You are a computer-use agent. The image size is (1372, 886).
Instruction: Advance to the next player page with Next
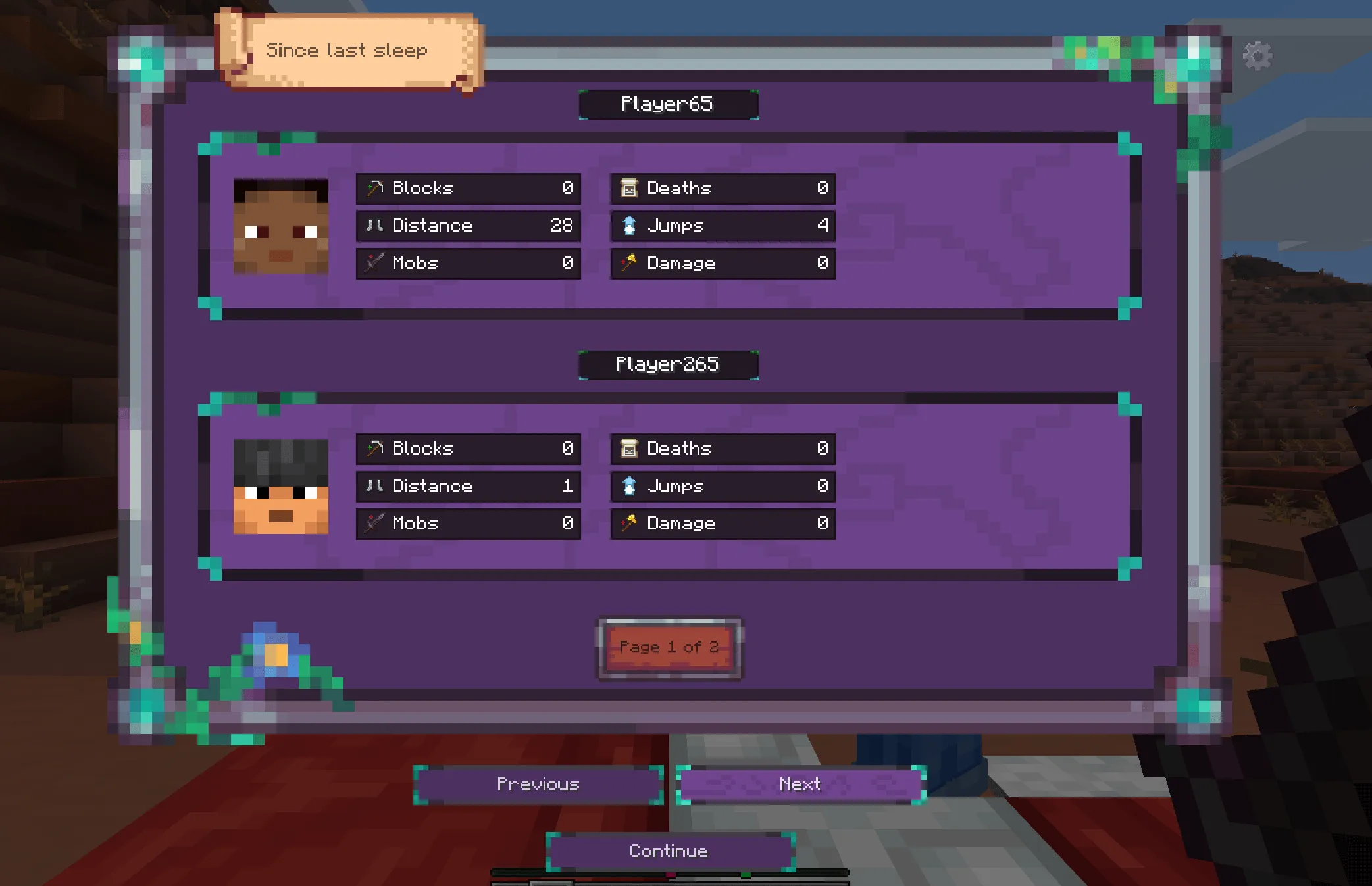click(x=800, y=784)
